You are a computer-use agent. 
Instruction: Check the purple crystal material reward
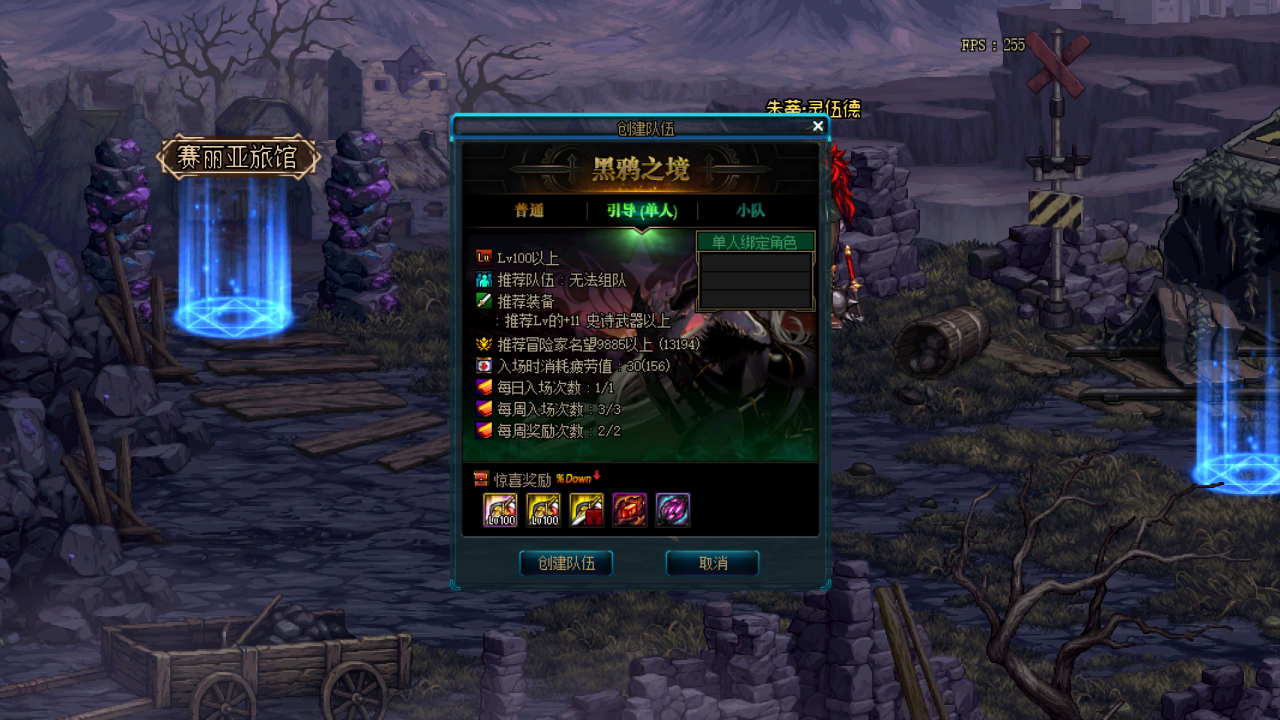672,510
